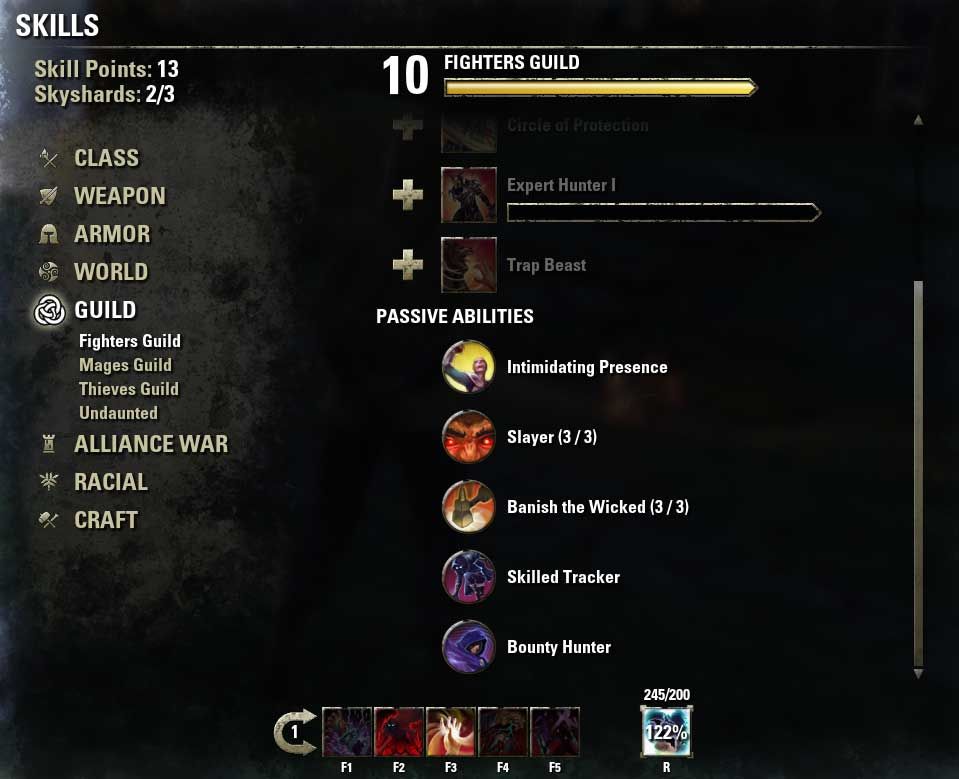
Task: Select the Skilled Tracker passive icon
Action: 468,577
